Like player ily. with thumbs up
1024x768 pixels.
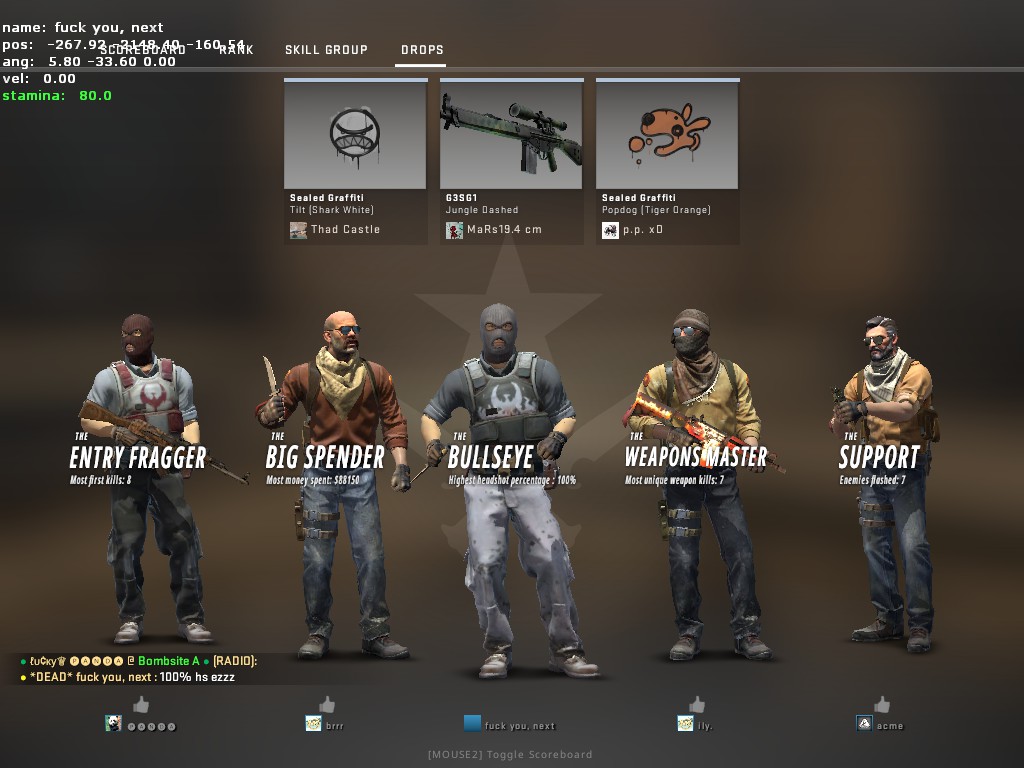[697, 705]
